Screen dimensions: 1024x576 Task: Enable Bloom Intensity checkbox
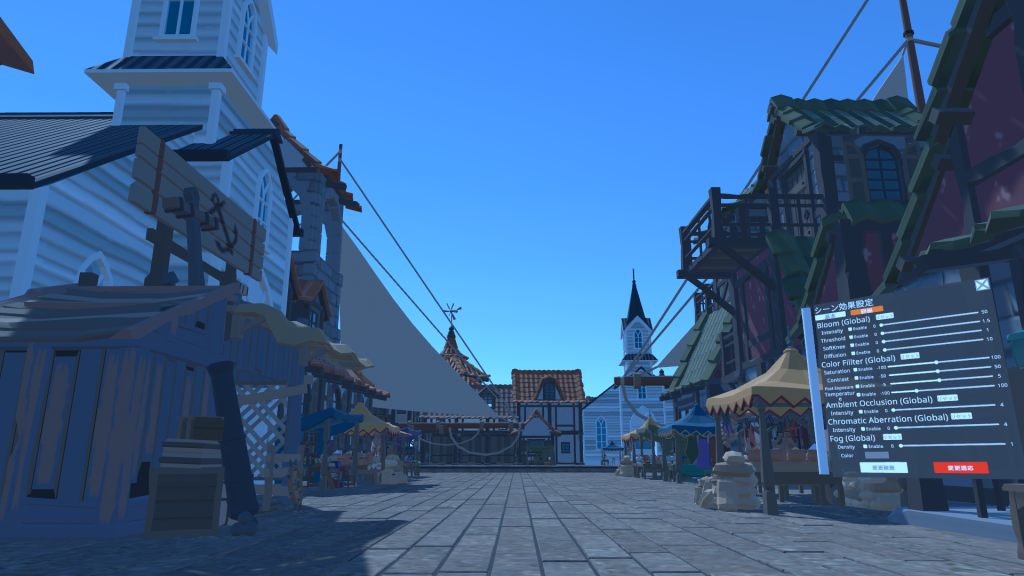pos(849,330)
